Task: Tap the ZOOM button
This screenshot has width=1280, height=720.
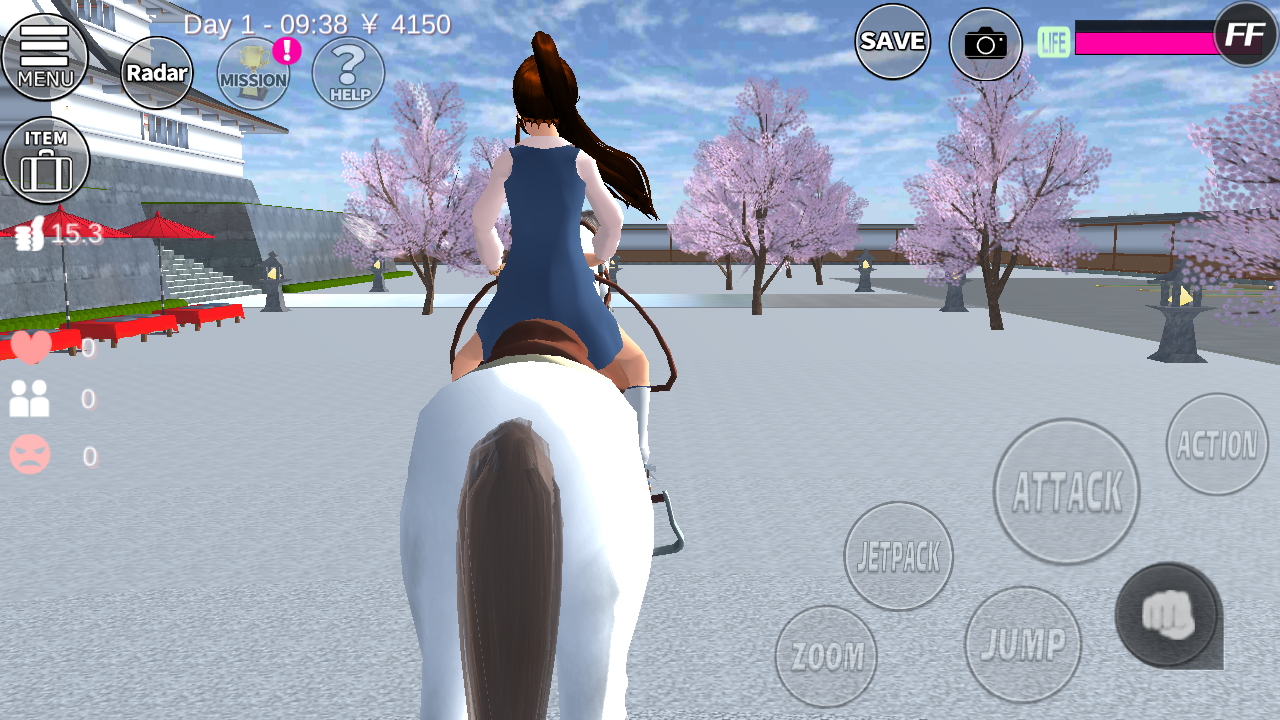Action: point(826,656)
